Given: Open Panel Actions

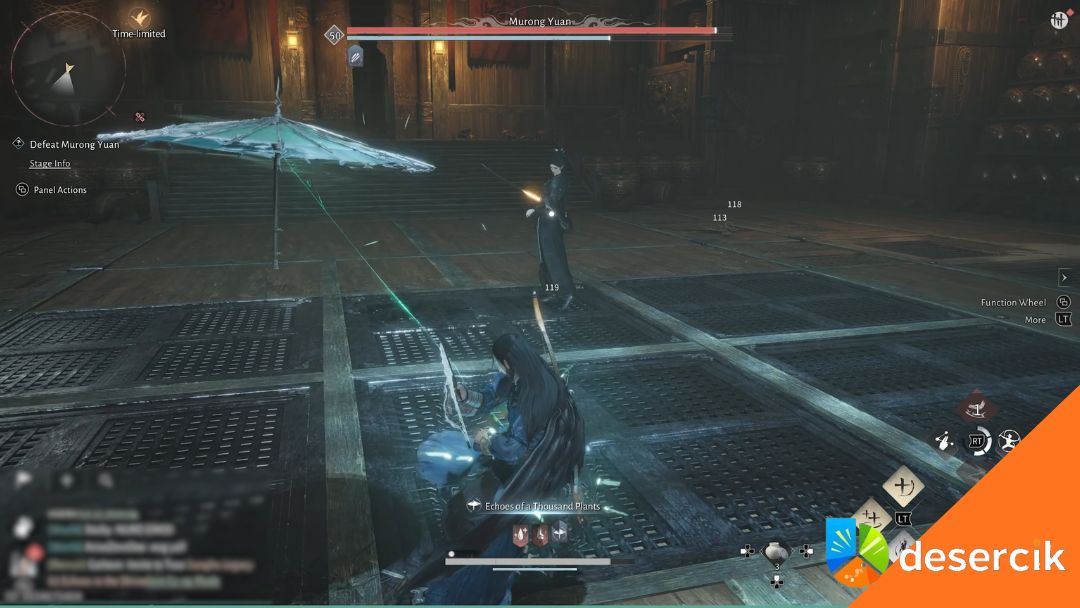Looking at the screenshot, I should (59, 189).
